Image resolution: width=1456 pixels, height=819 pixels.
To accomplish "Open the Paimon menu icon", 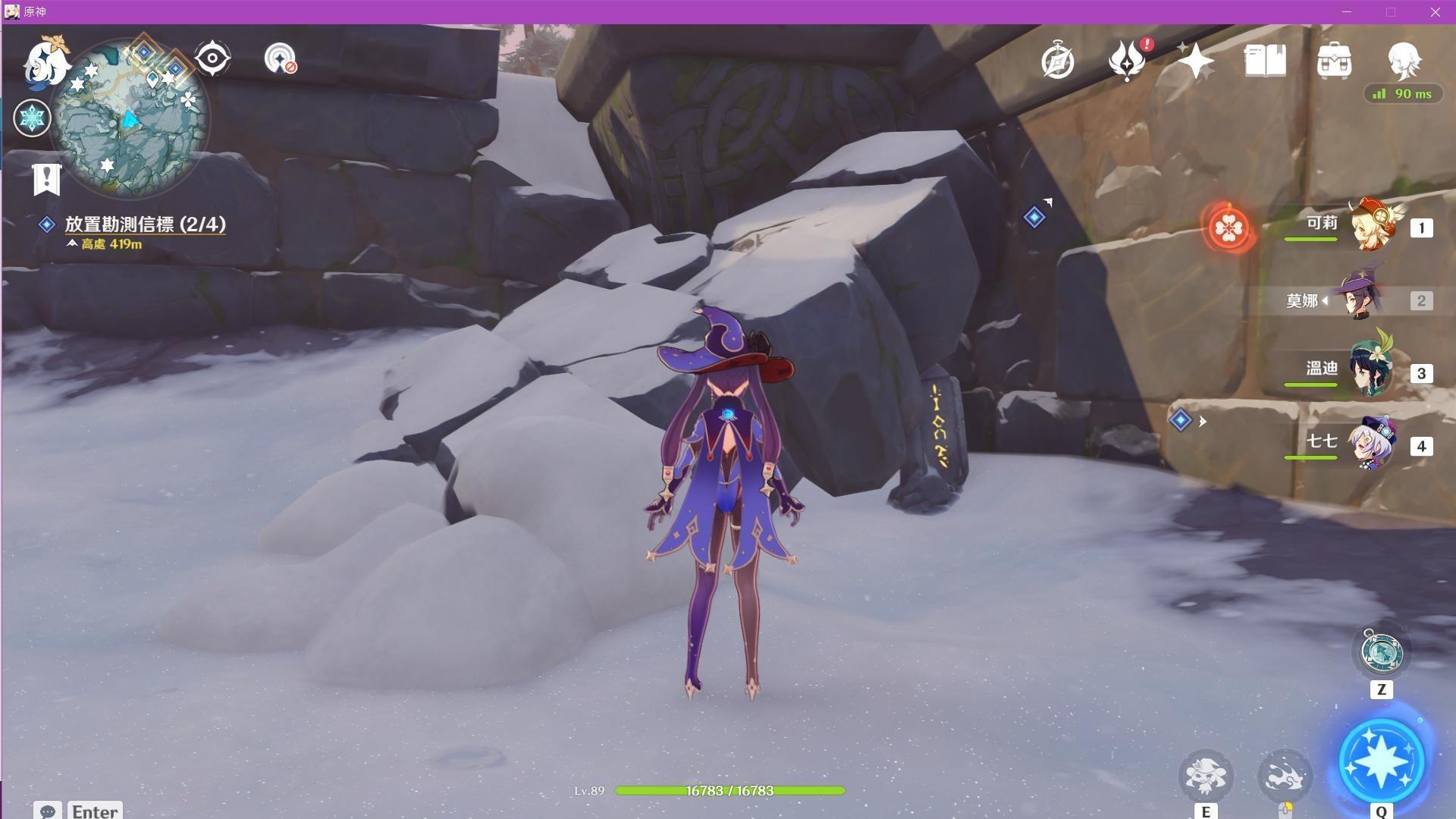I will pos(45,62).
